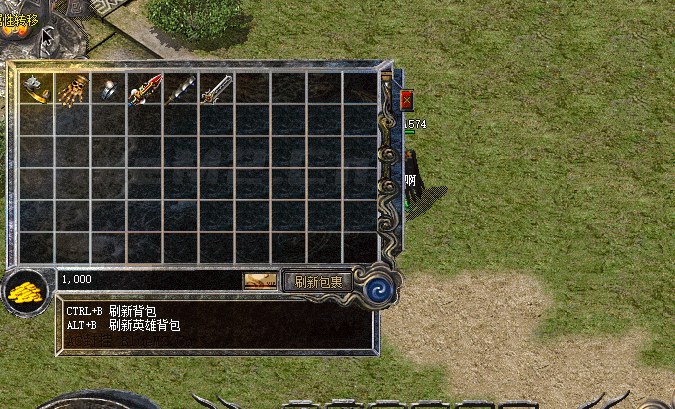This screenshot has height=409, width=675.
Task: Close the bag with the red X
Action: pos(407,100)
